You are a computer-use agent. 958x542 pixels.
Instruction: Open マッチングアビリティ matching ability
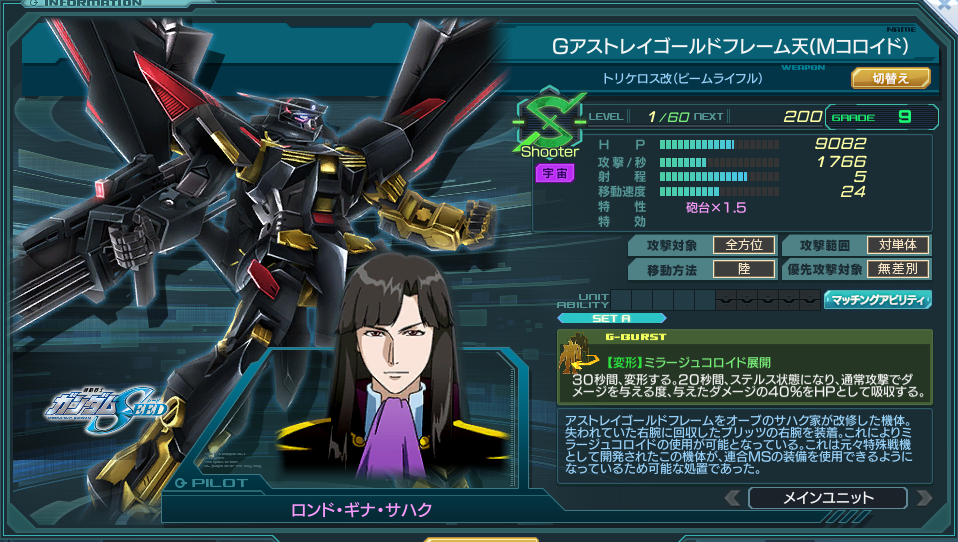[877, 299]
